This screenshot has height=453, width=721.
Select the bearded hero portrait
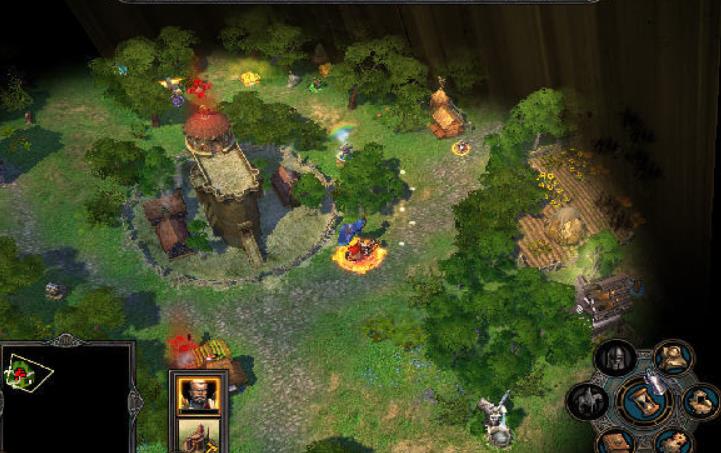[x=198, y=394]
